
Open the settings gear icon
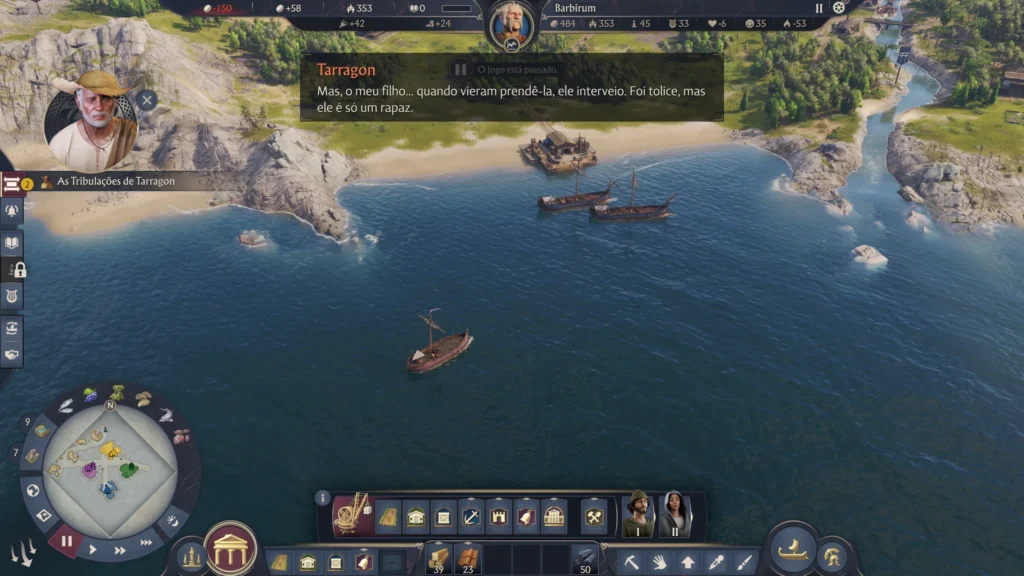839,8
